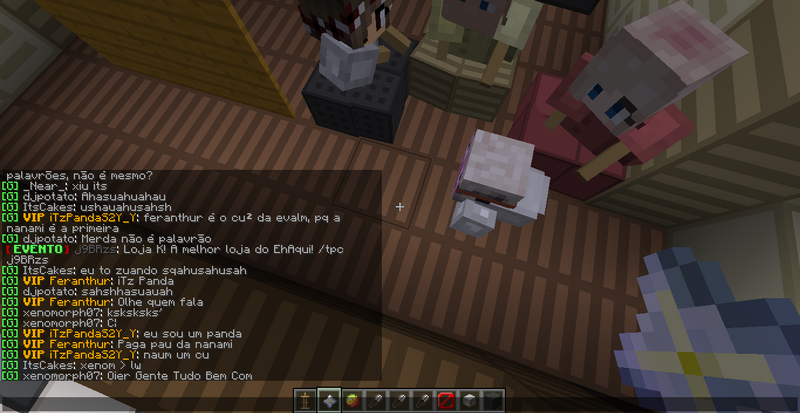Select the armor stand hotbar slot
The height and width of the screenshot is (413, 800).
(306, 401)
